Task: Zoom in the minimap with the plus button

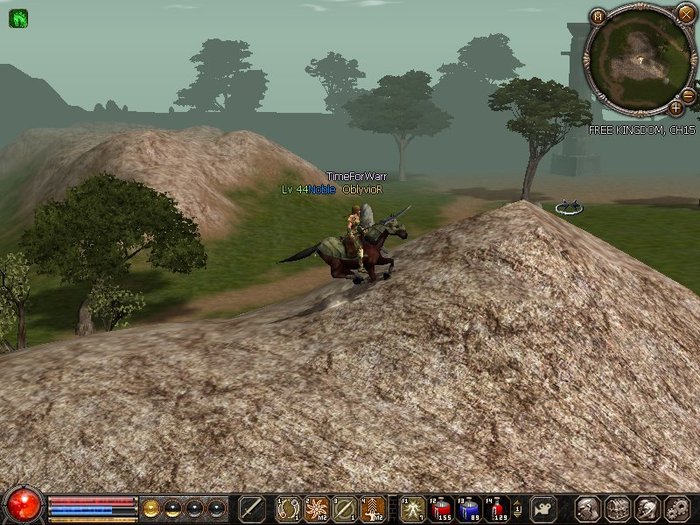Action: point(676,106)
